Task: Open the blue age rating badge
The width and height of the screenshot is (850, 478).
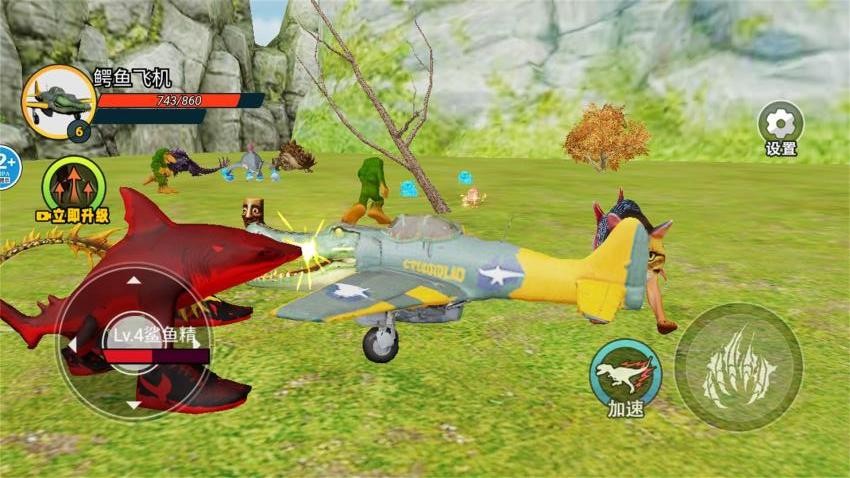Action: (6, 167)
